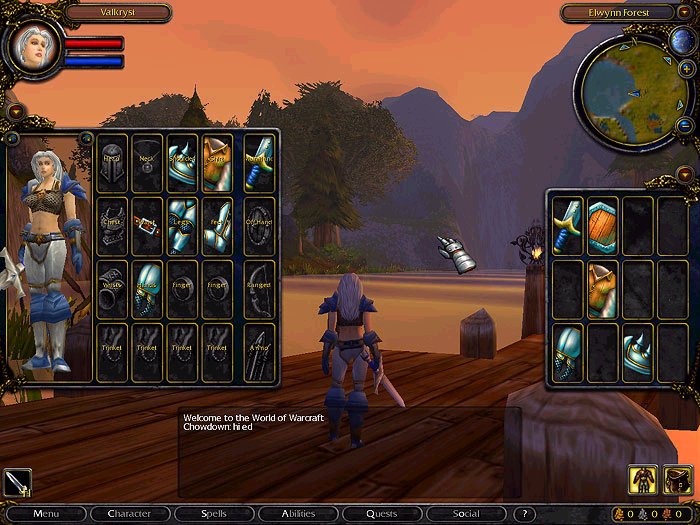Select the empty Neck equipment slot

click(x=147, y=163)
